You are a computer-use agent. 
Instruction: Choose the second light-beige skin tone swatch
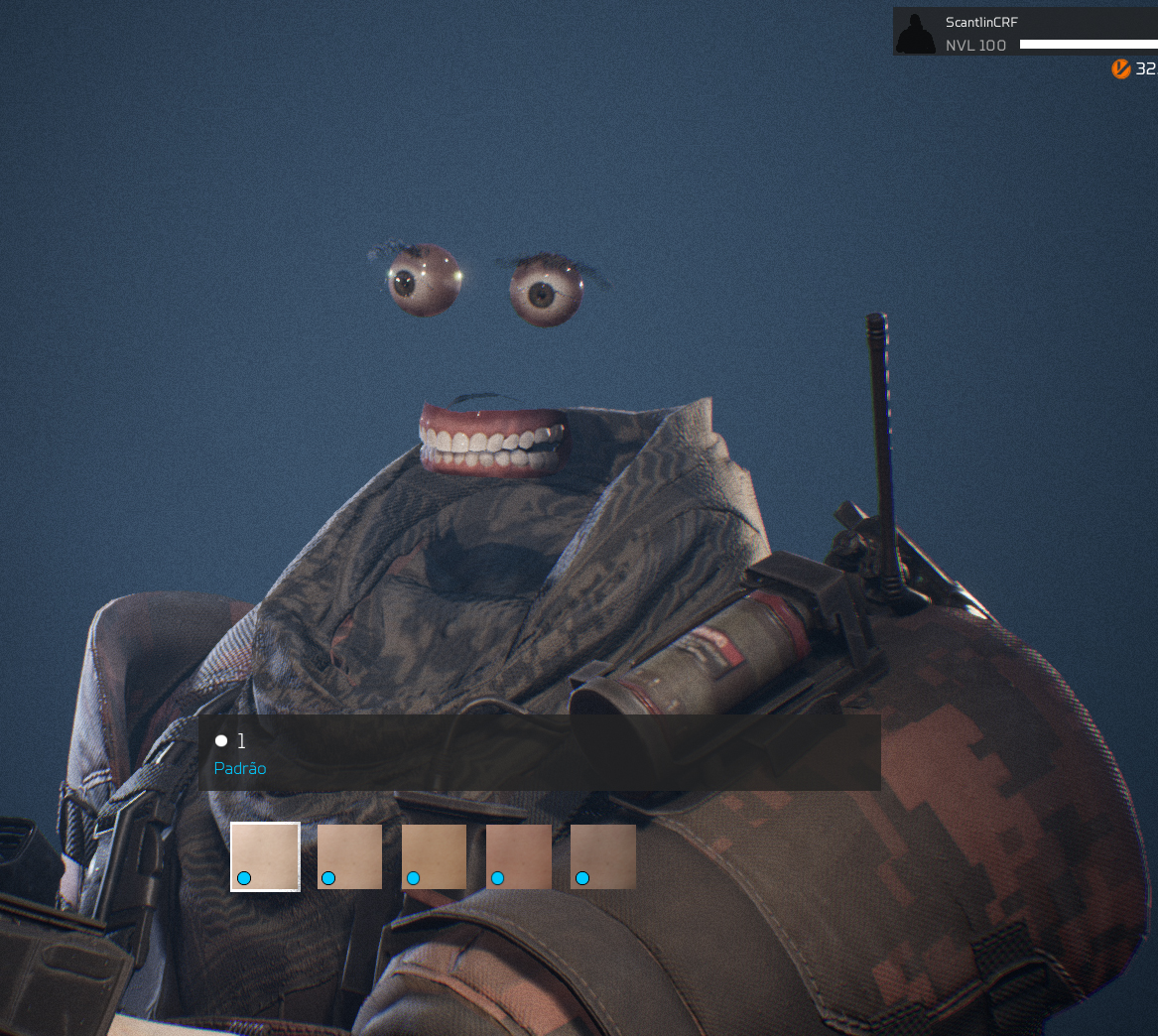coord(349,856)
